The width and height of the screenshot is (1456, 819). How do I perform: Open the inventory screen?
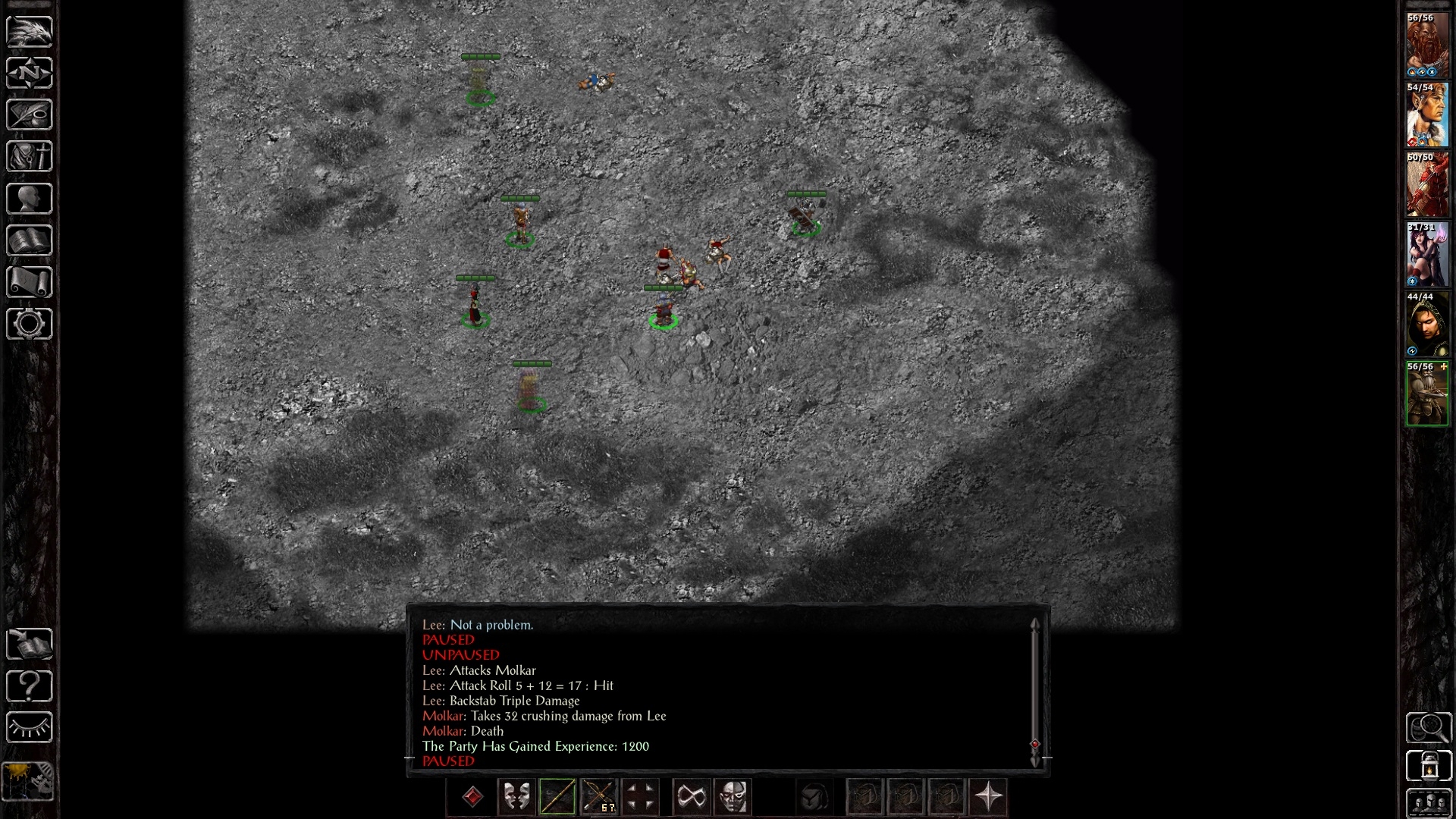[30, 157]
